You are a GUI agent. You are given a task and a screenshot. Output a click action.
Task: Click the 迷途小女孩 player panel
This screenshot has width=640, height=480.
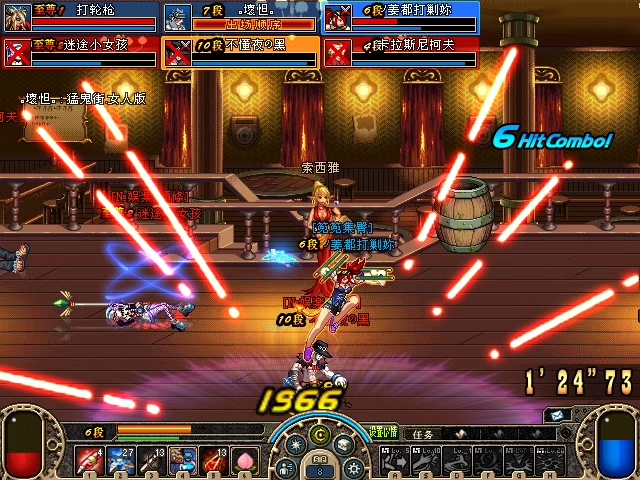tap(80, 51)
